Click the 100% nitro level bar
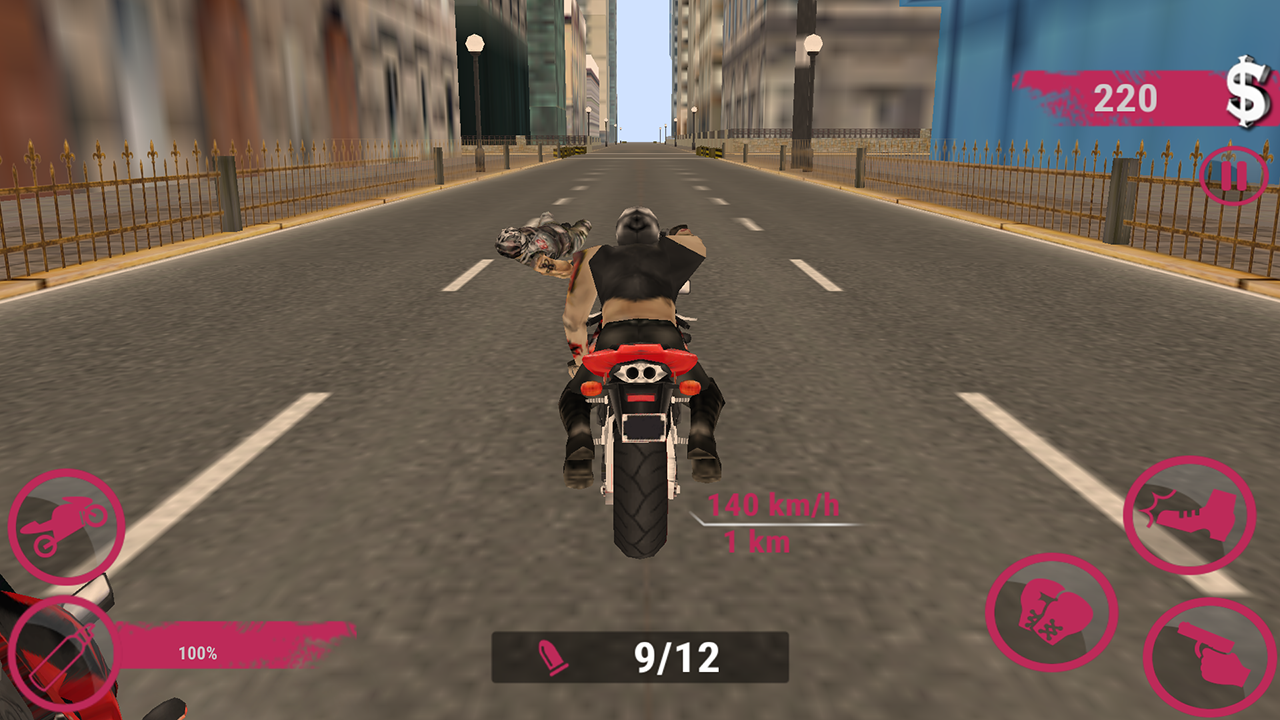 pos(200,652)
